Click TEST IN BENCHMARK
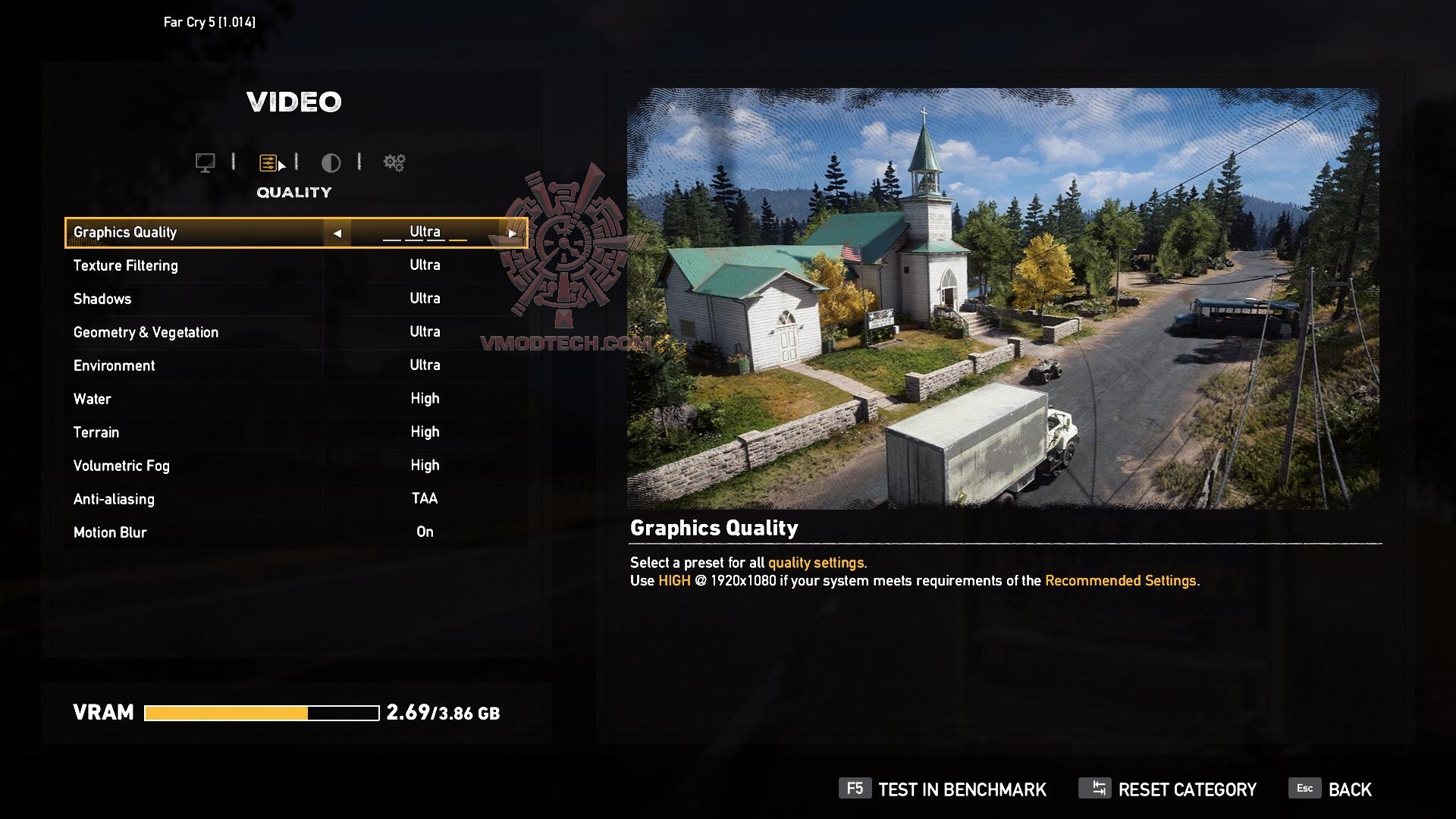The width and height of the screenshot is (1456, 819). coord(962,789)
